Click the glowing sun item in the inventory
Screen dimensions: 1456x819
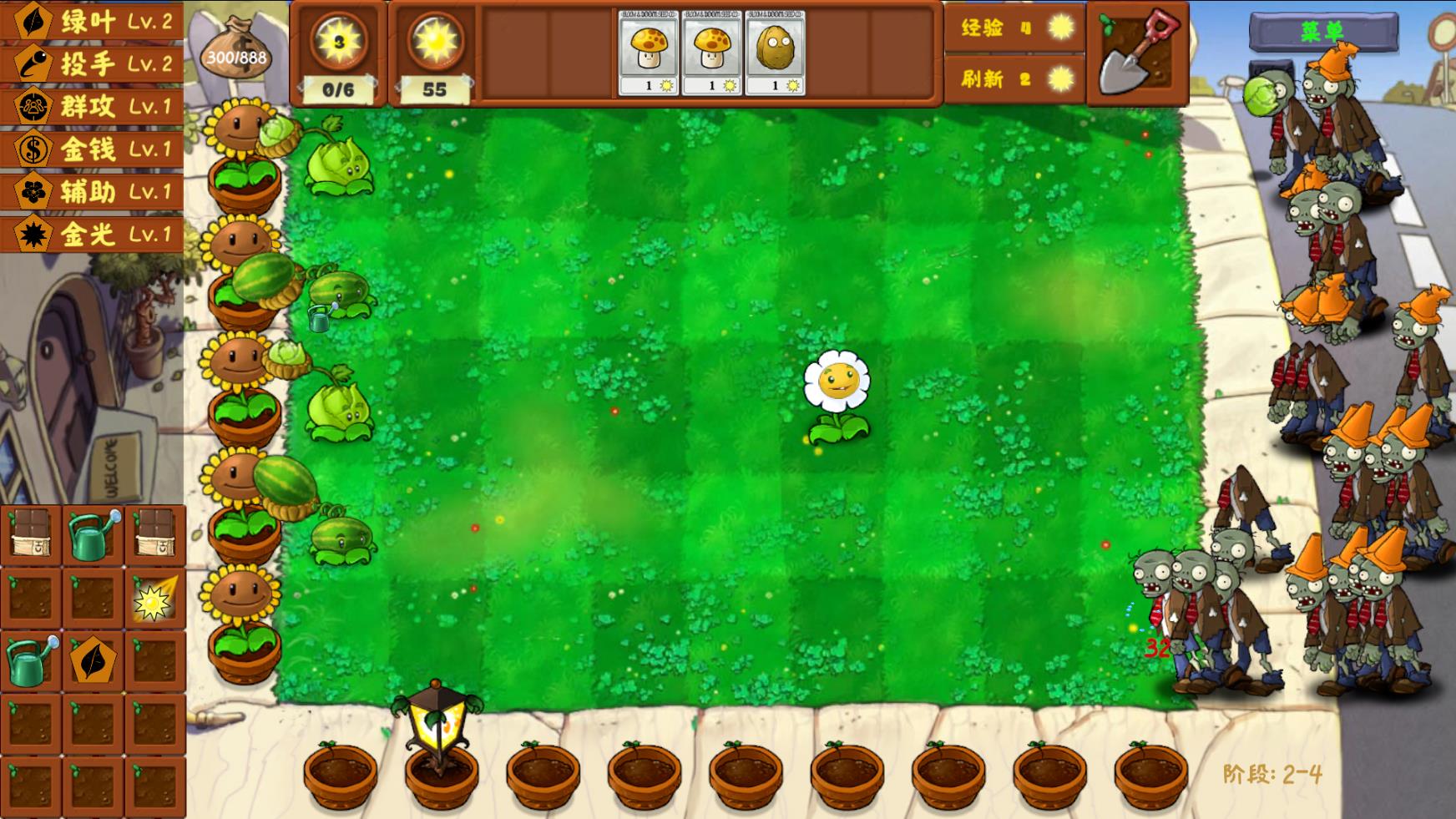tap(152, 599)
